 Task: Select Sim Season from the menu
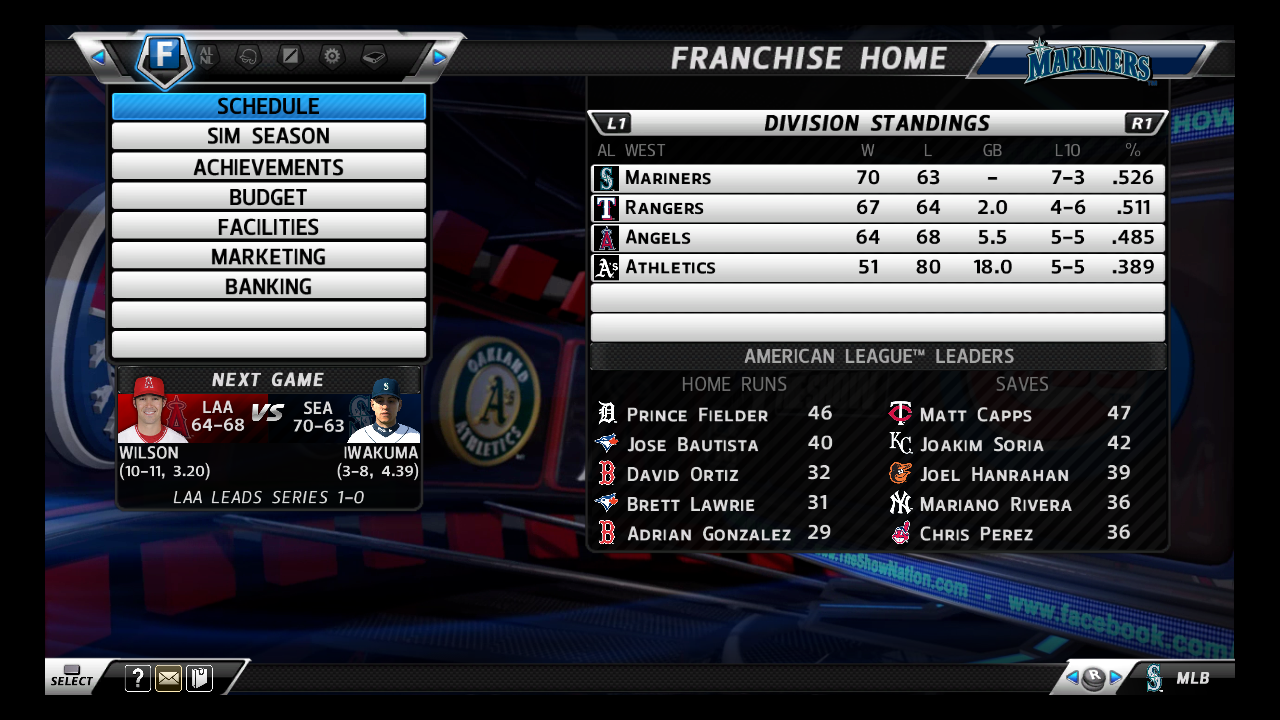click(x=268, y=136)
